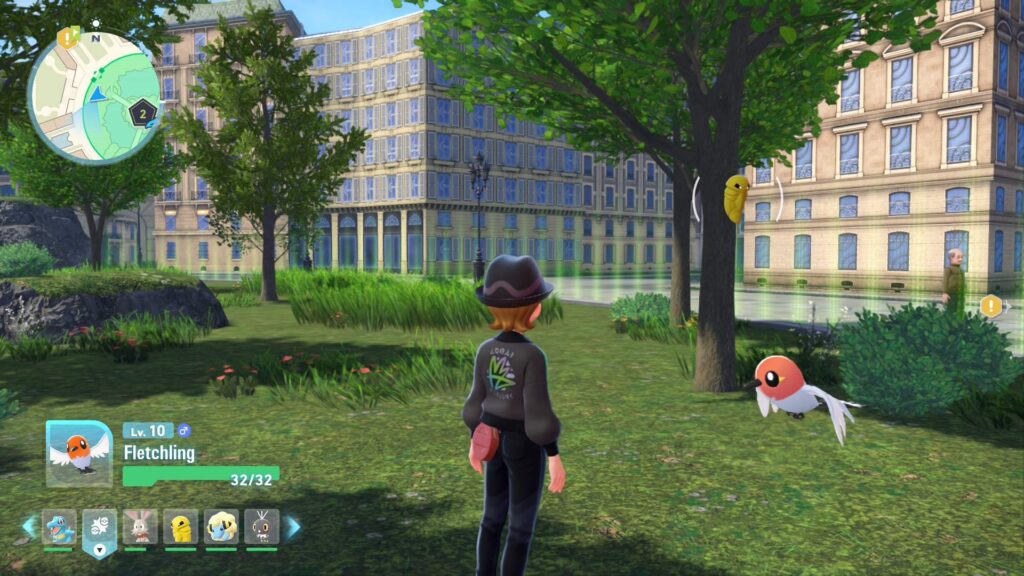Switch to Bunnelby in the party bar
The image size is (1024, 576).
coord(140,527)
